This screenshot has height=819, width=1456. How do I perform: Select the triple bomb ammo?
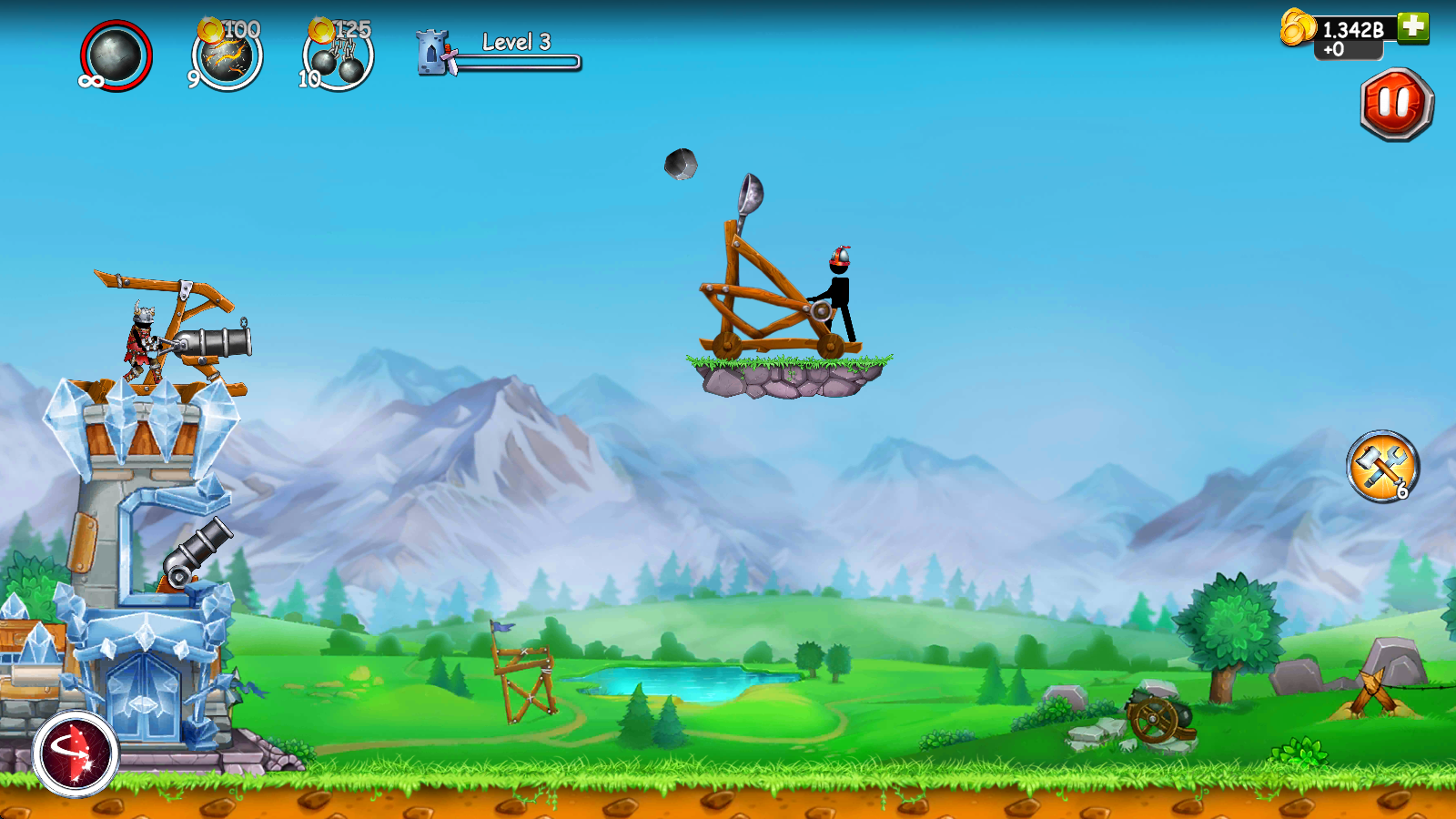pos(339,59)
